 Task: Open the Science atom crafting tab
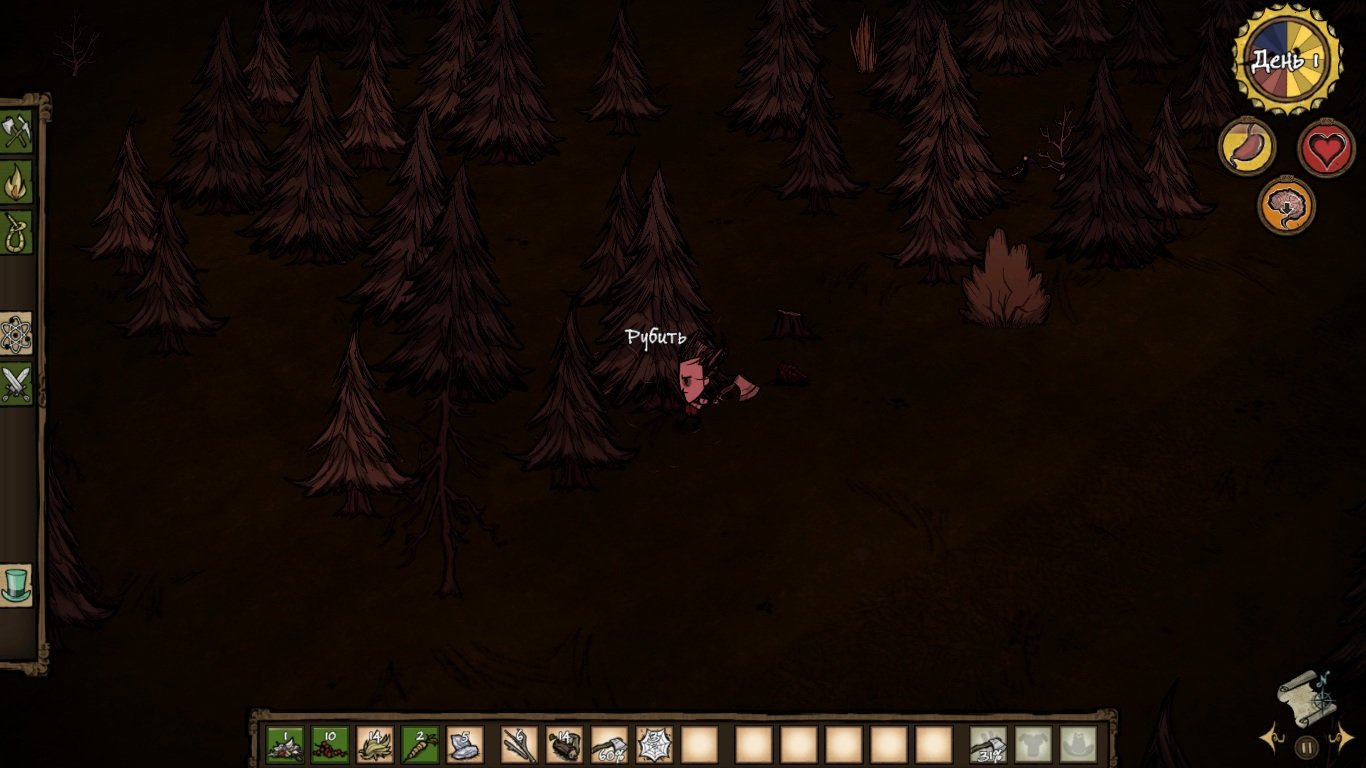pyautogui.click(x=17, y=334)
